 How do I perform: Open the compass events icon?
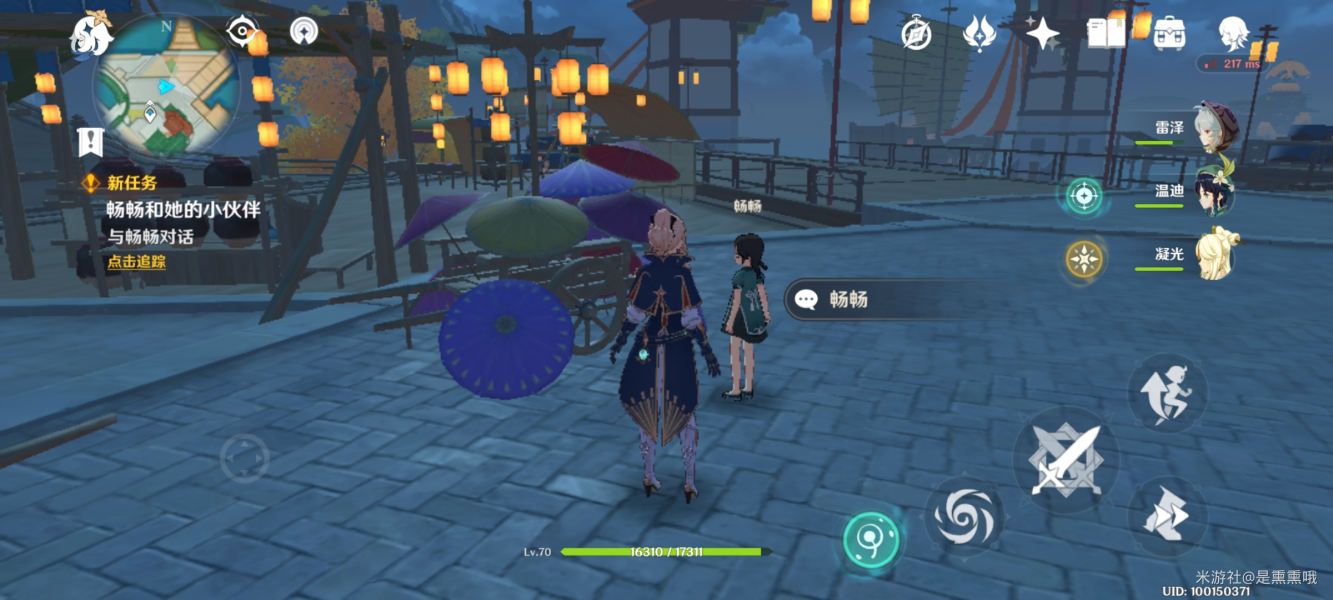pyautogui.click(x=916, y=33)
